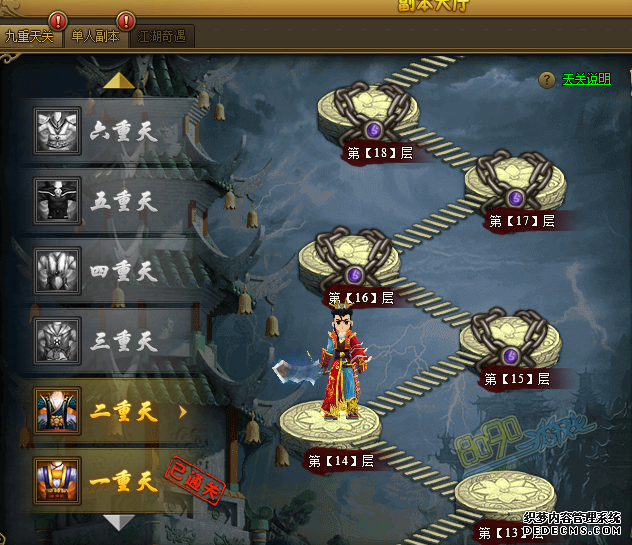
Task: Enter the 第【14】层 platform
Action: tap(329, 425)
